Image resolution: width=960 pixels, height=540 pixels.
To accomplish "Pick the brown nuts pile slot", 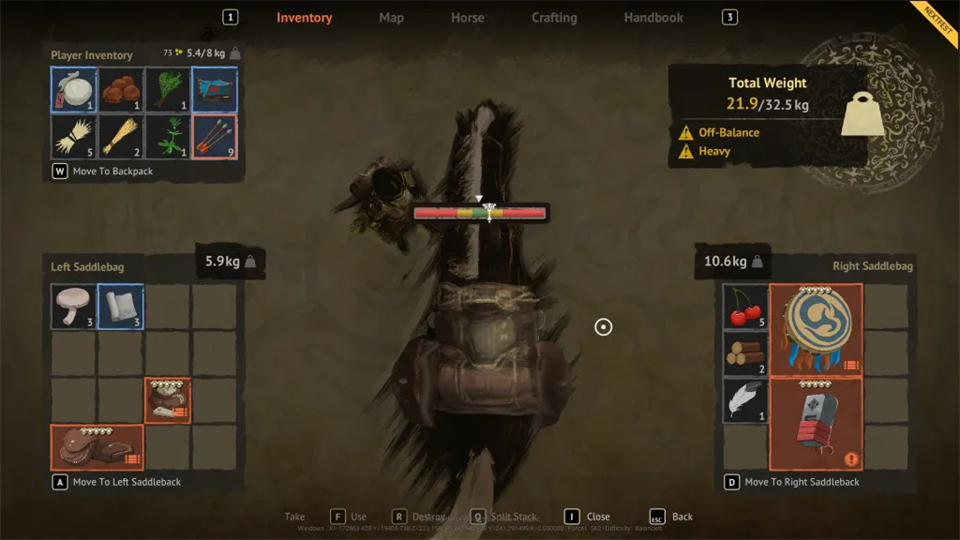I will click(121, 90).
